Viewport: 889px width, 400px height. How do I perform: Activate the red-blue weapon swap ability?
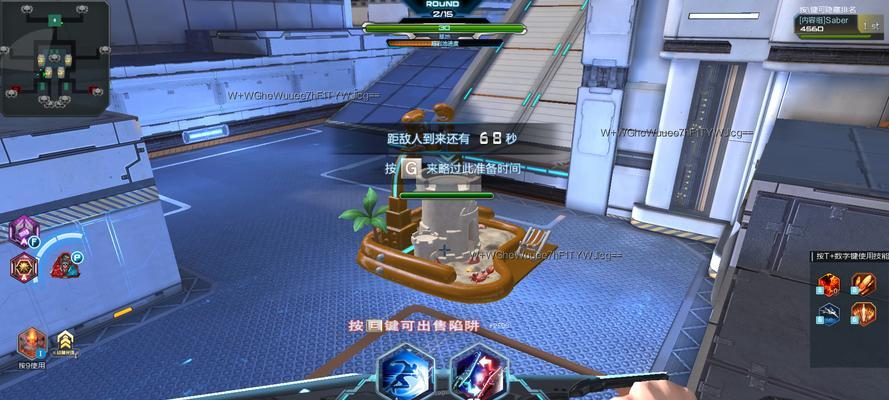479,373
